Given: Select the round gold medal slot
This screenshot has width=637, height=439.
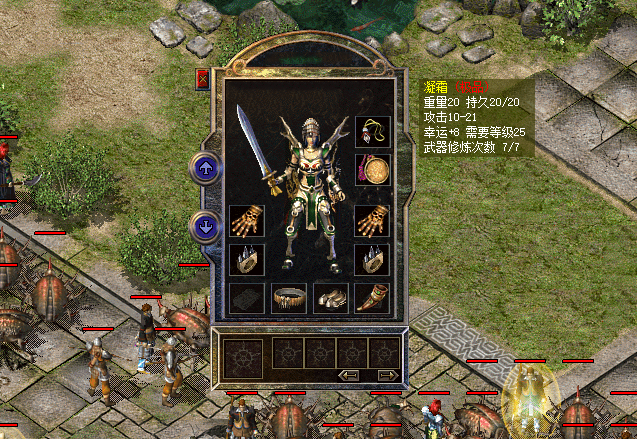Looking at the screenshot, I should point(372,169).
